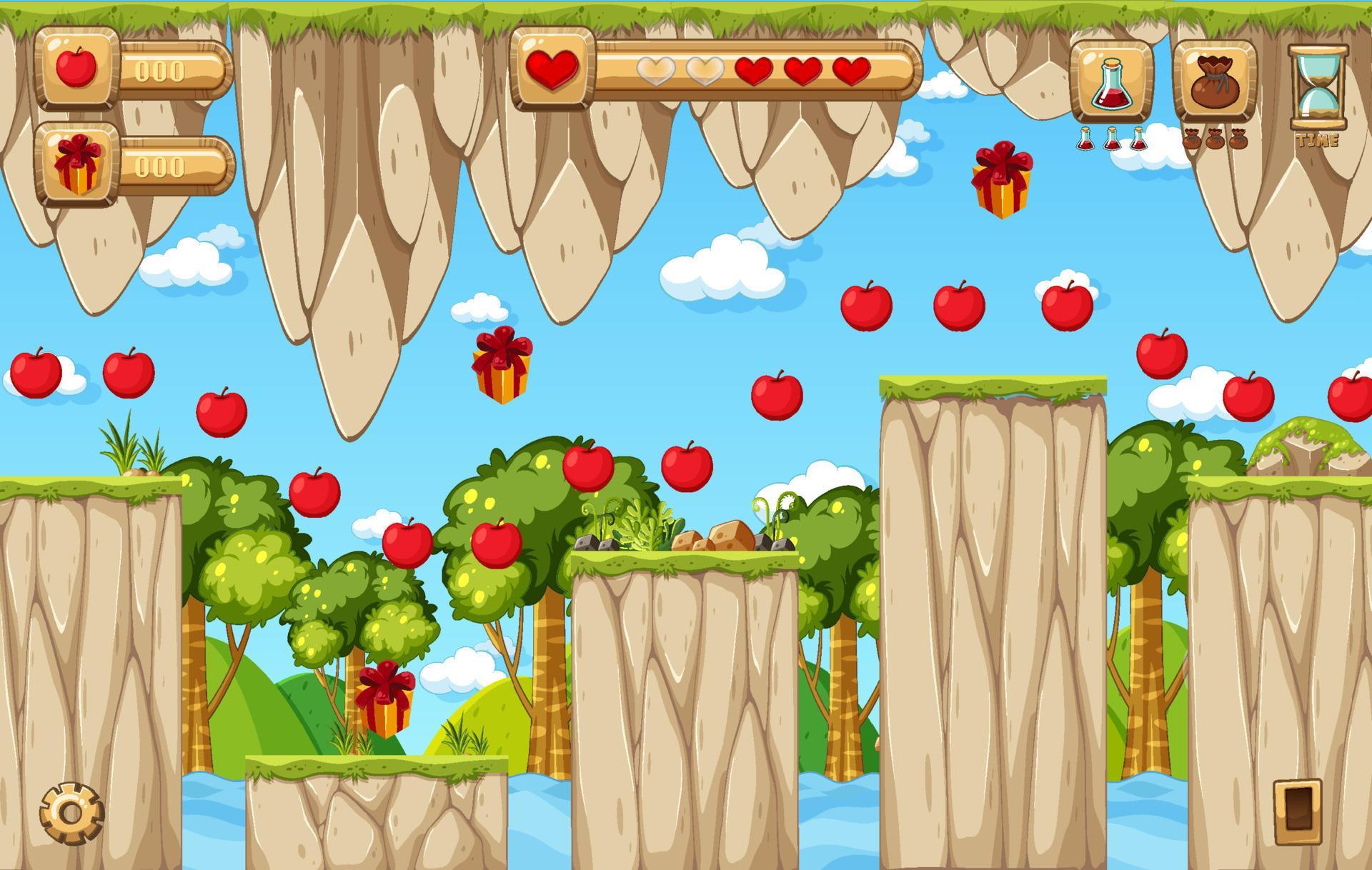
Task: Click the middle small money pouch
Action: pos(1215,139)
